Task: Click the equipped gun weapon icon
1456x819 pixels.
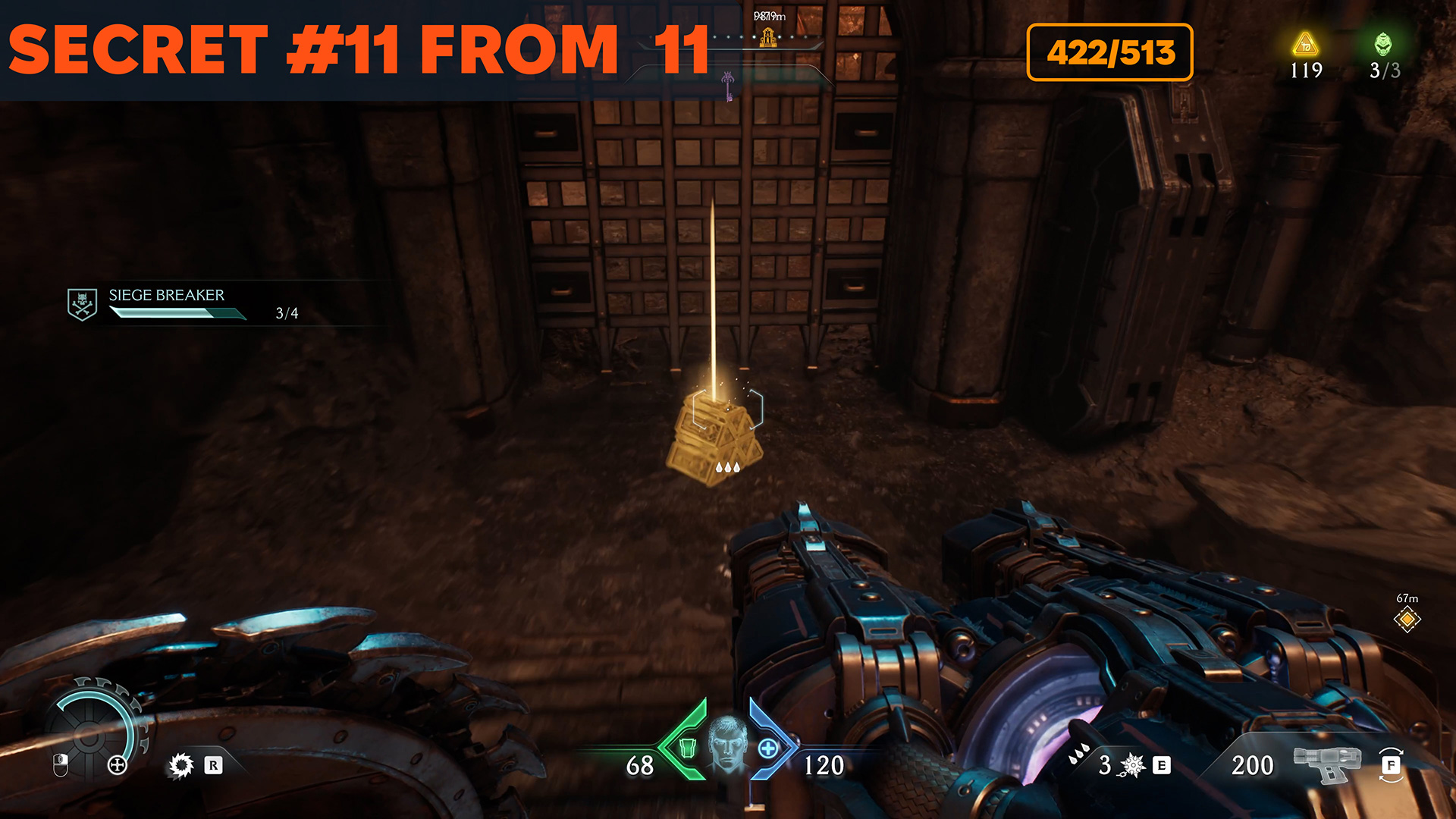Action: coord(1326,762)
